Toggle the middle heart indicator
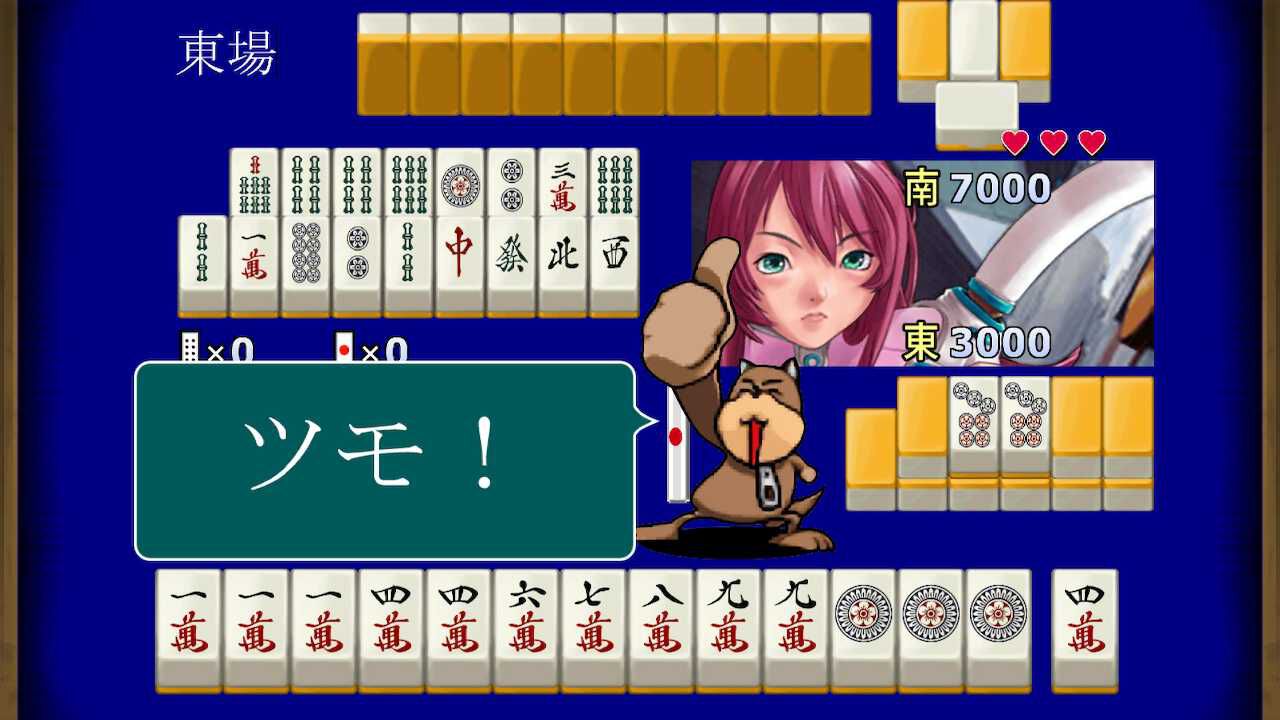 [x=1051, y=141]
